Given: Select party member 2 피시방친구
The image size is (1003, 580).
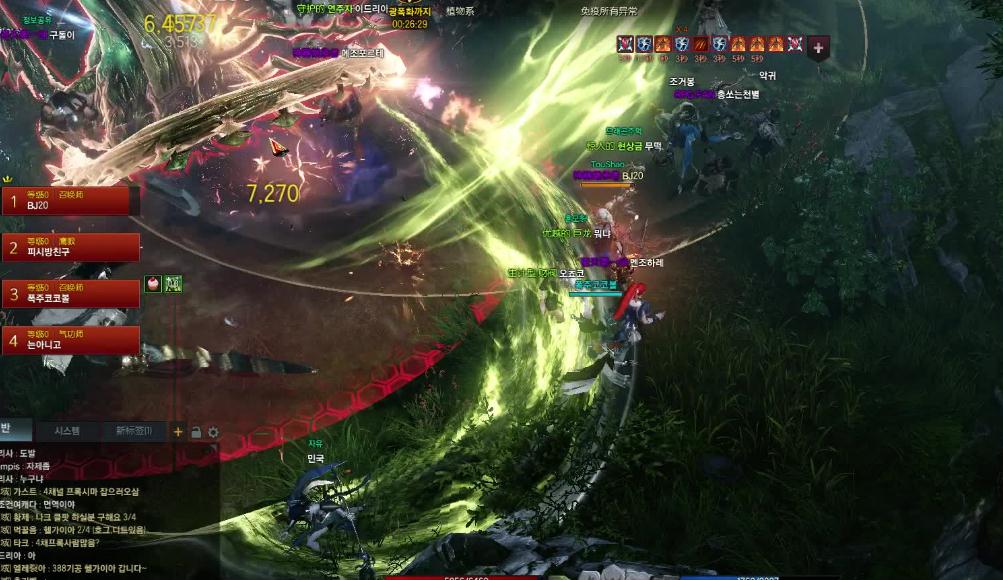Looking at the screenshot, I should [68, 247].
